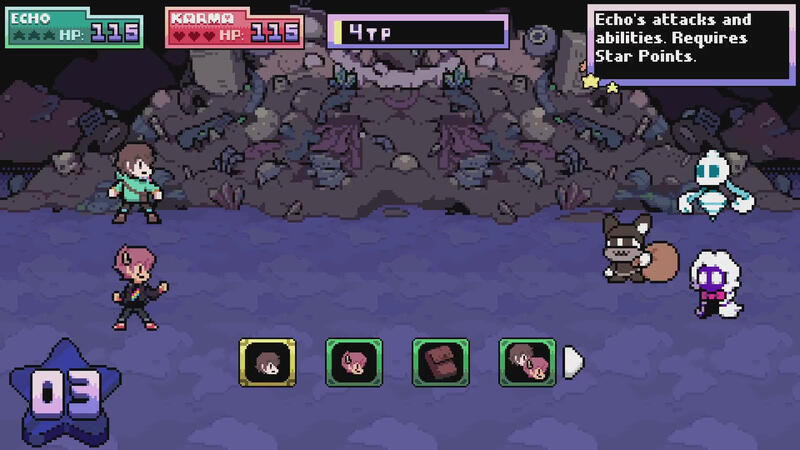
Task: Choose Karma's pink-haired abilities icon
Action: [x=354, y=361]
